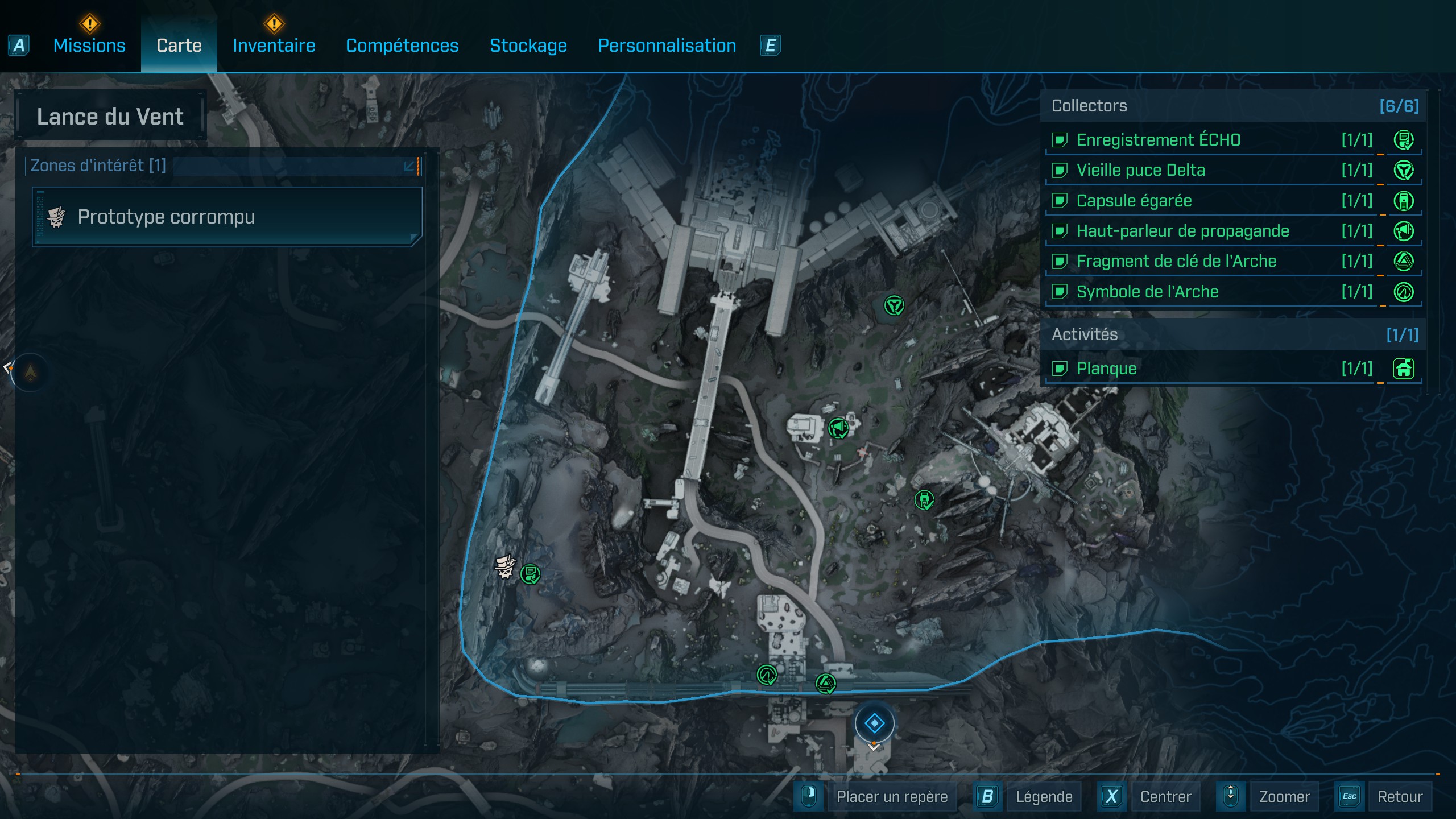Image resolution: width=1456 pixels, height=819 pixels.
Task: Choose the Prototype corrompu zone entry
Action: (x=226, y=217)
